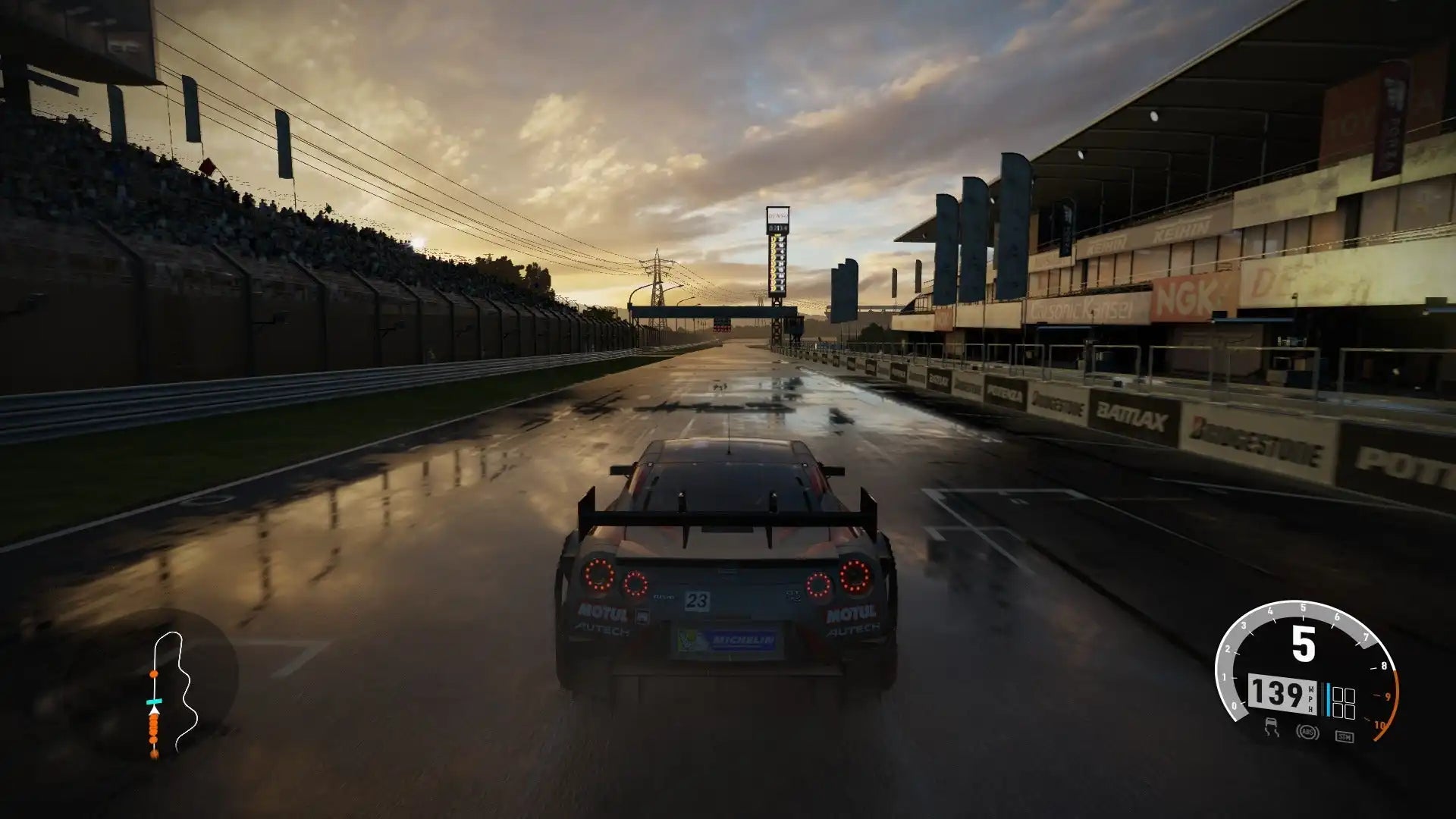Select the white player arrow on minimap

pyautogui.click(x=154, y=712)
